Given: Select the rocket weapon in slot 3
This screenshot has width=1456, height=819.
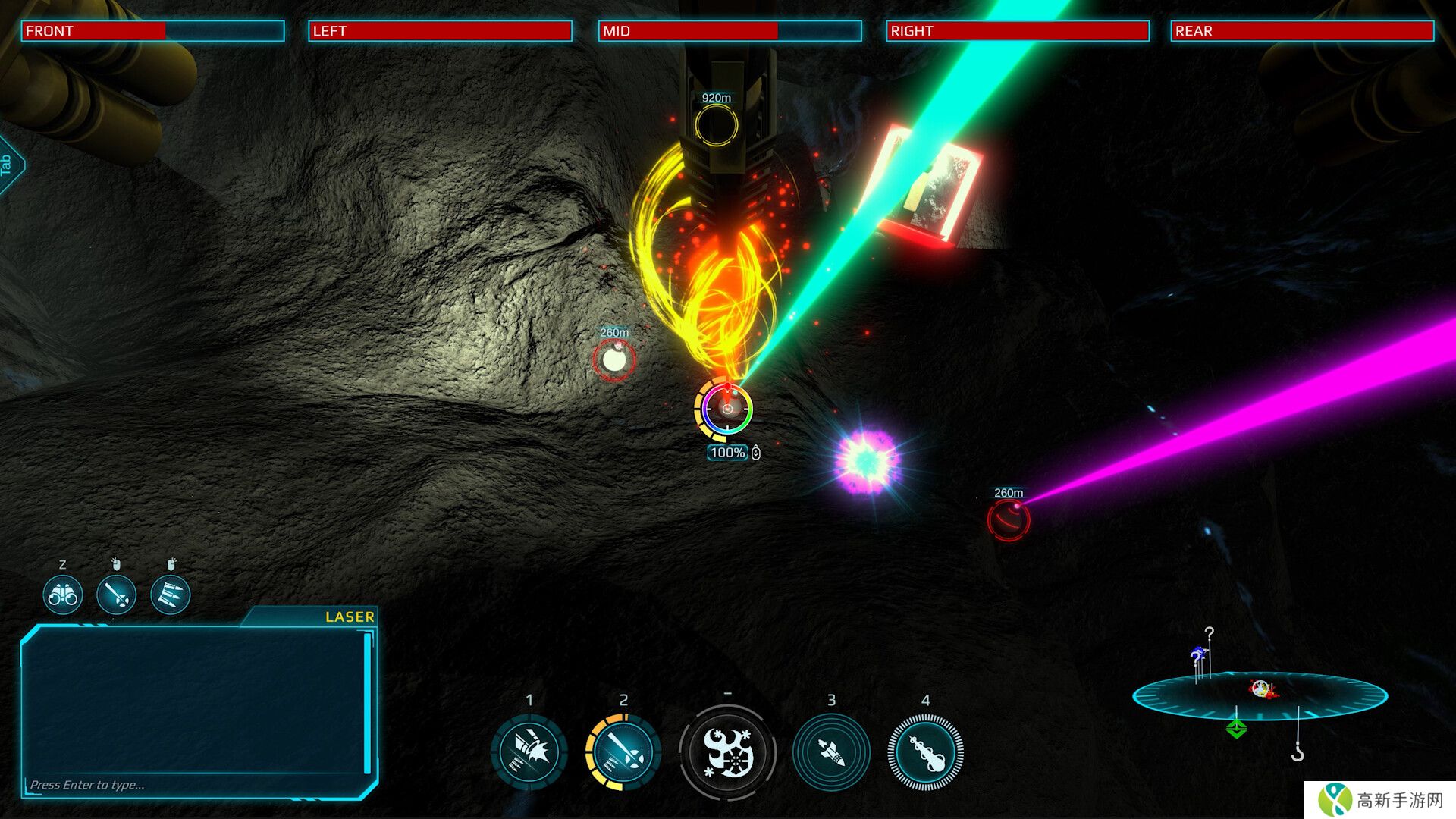Looking at the screenshot, I should pyautogui.click(x=831, y=752).
